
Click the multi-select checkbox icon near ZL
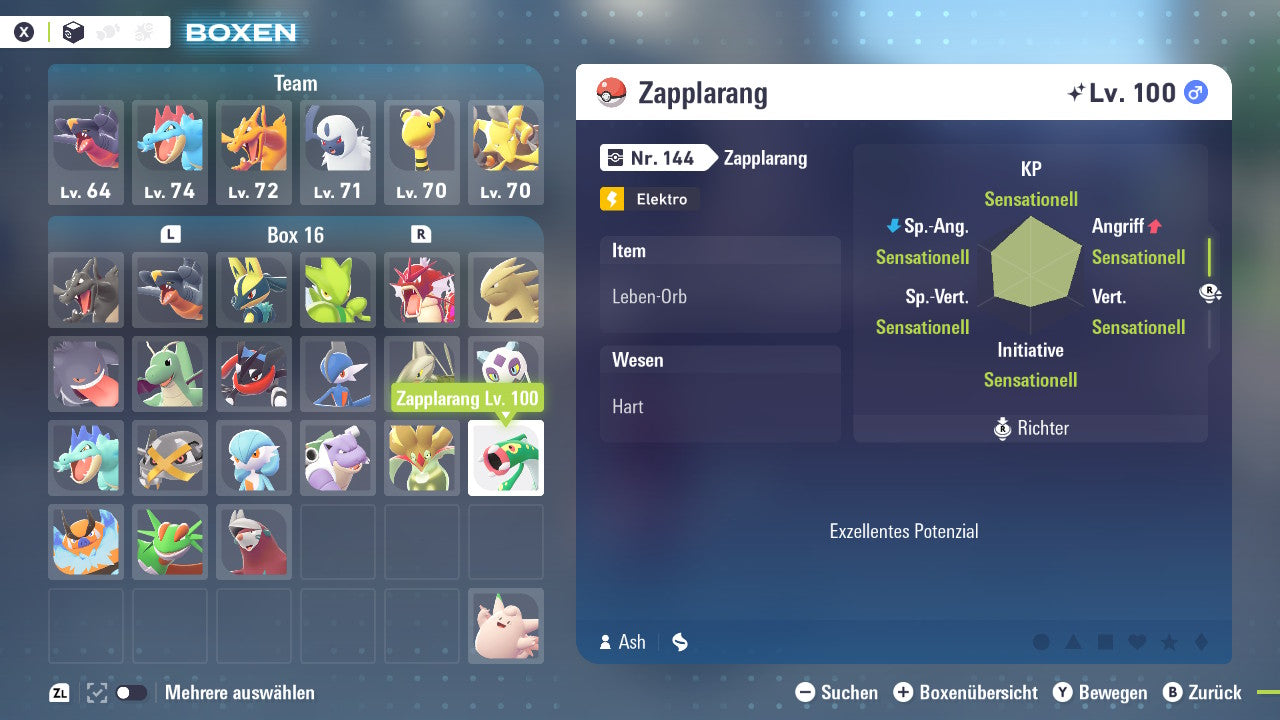click(x=96, y=692)
